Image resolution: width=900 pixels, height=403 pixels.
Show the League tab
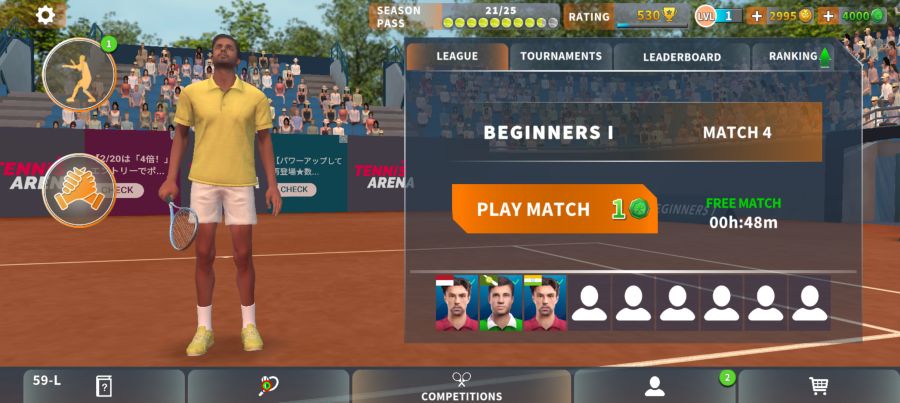457,57
